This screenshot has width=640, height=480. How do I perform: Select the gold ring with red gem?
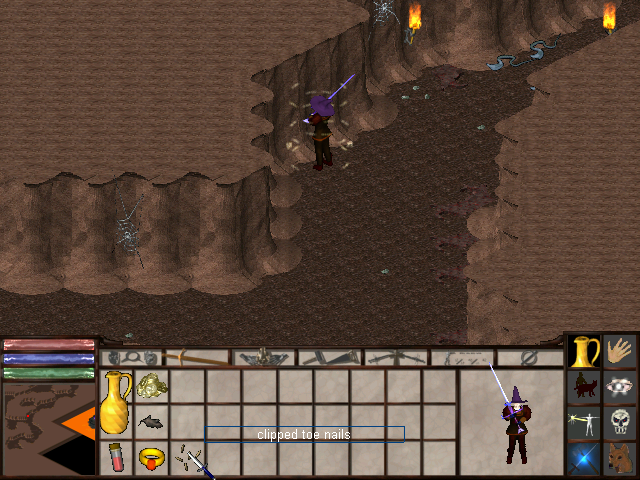pos(151,459)
